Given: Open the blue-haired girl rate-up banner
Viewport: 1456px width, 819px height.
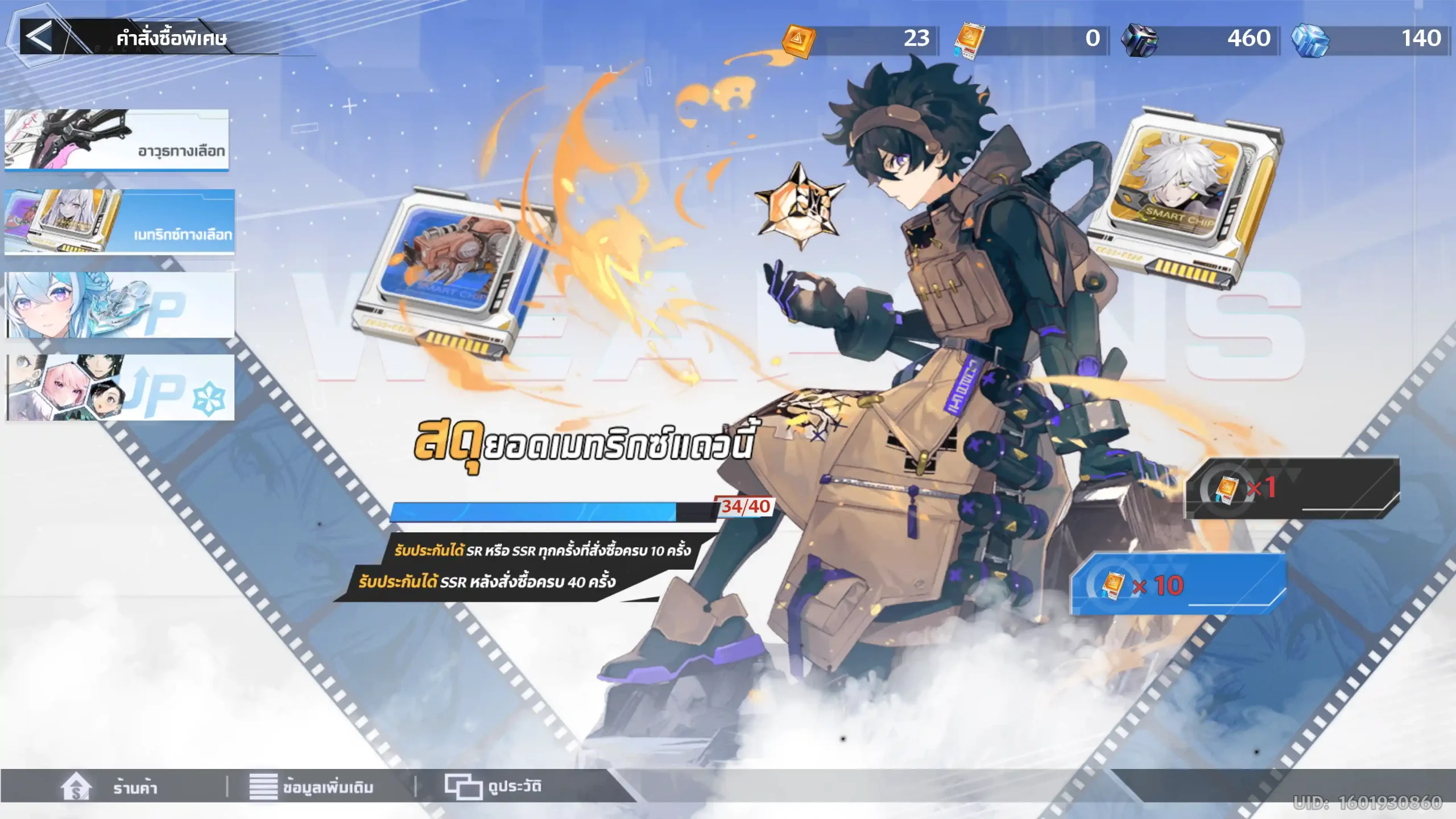Looking at the screenshot, I should point(119,305).
